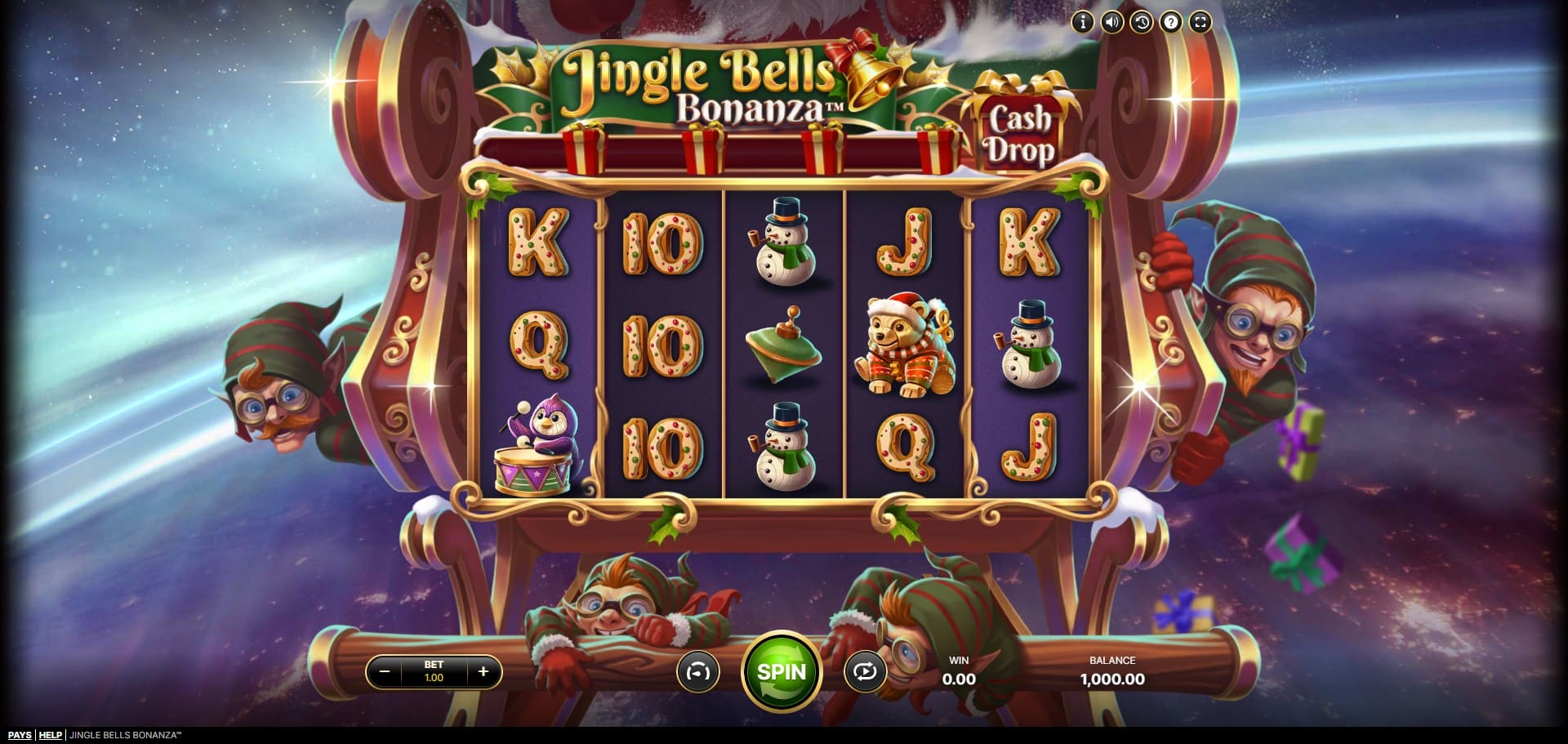Viewport: 1568px width, 744px height.
Task: Increase the bet with the plus button
Action: 483,672
